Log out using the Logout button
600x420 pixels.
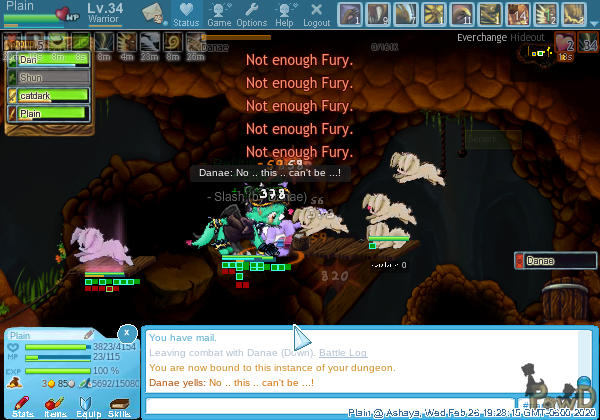tap(316, 14)
